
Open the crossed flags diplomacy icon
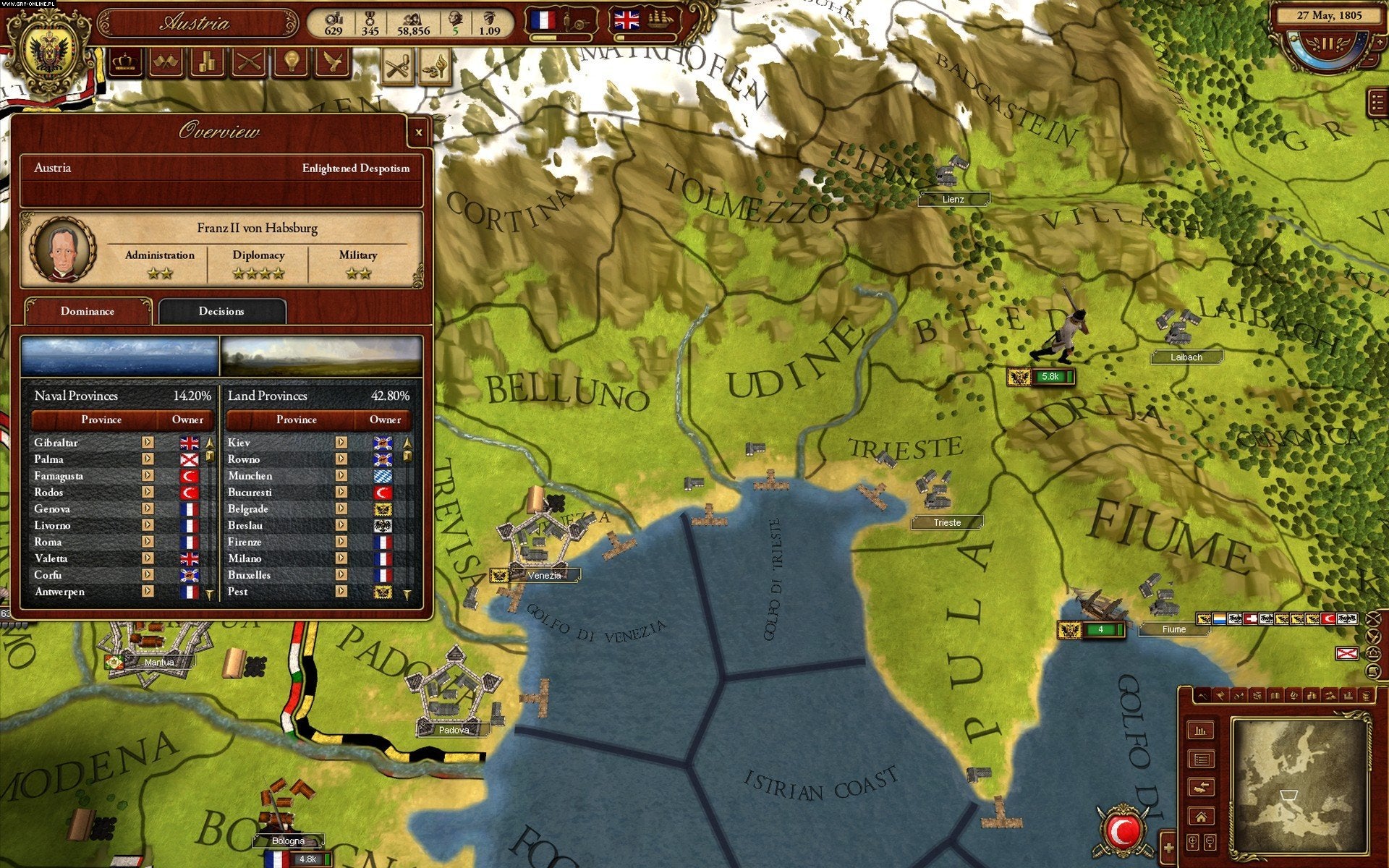pyautogui.click(x=166, y=63)
